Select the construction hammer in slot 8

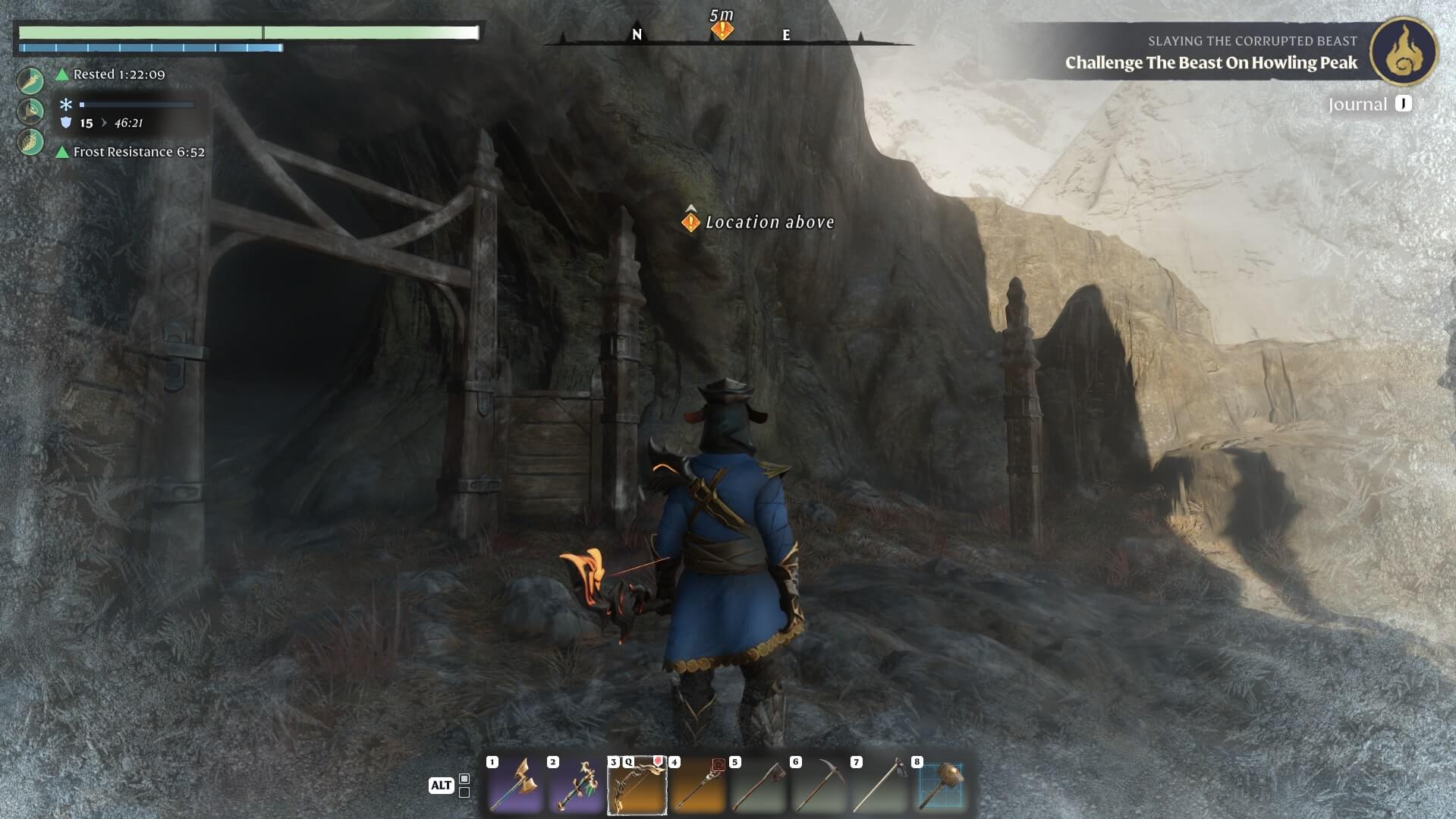pyautogui.click(x=941, y=786)
